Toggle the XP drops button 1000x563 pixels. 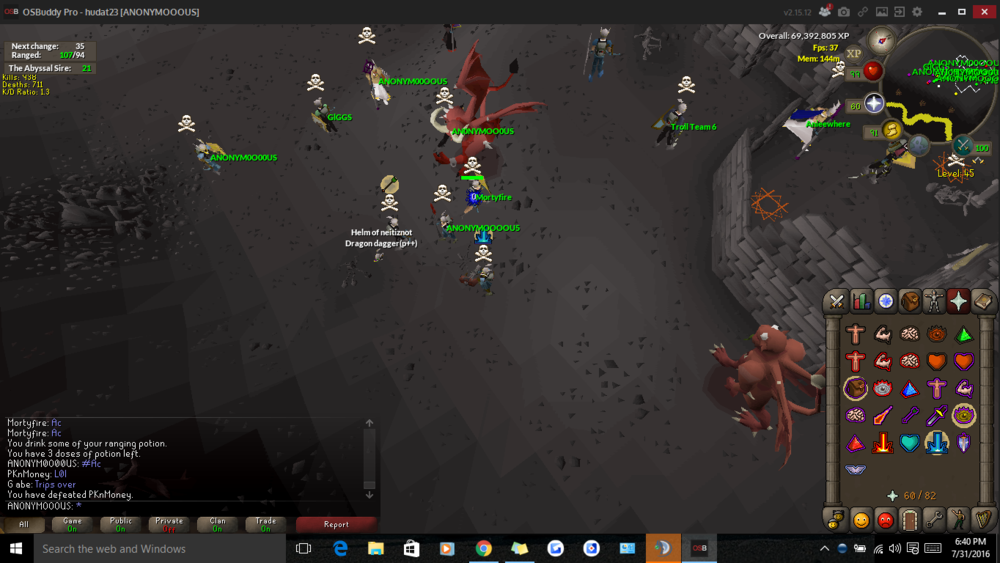pyautogui.click(x=853, y=54)
